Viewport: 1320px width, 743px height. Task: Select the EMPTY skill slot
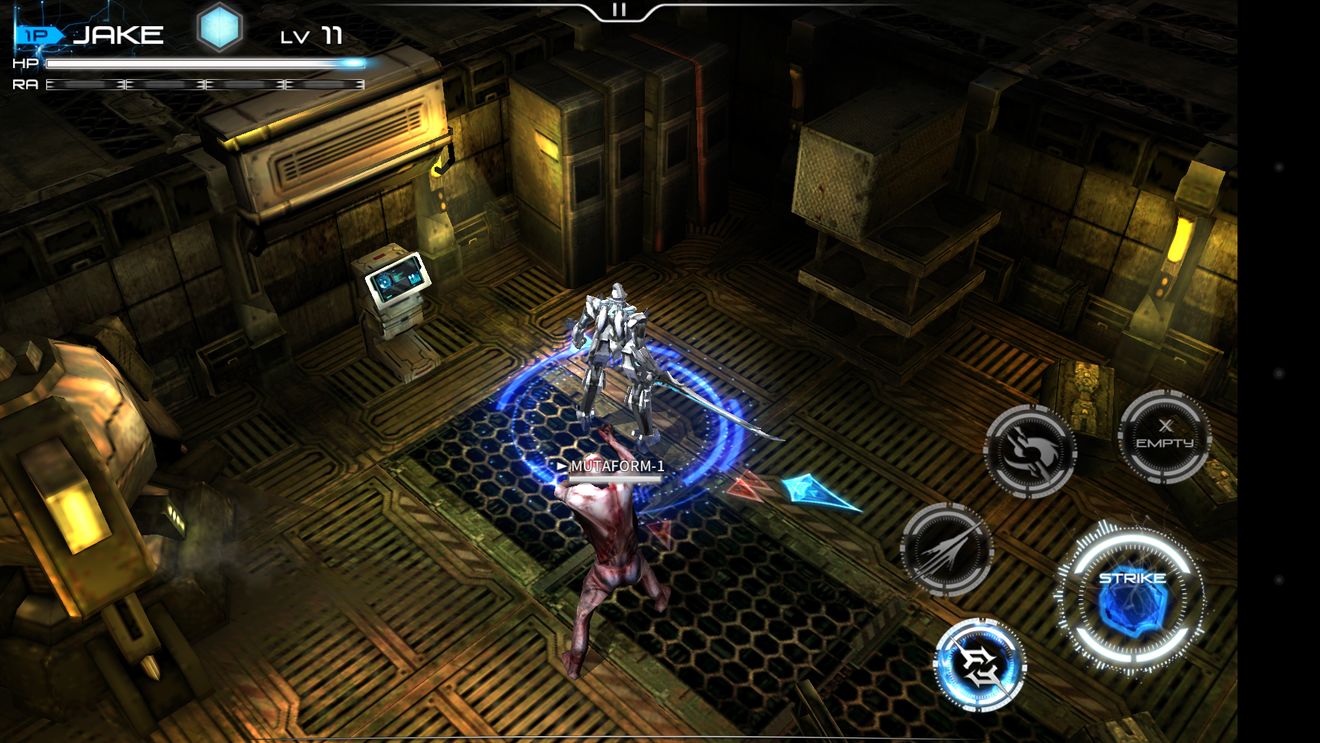point(1164,437)
